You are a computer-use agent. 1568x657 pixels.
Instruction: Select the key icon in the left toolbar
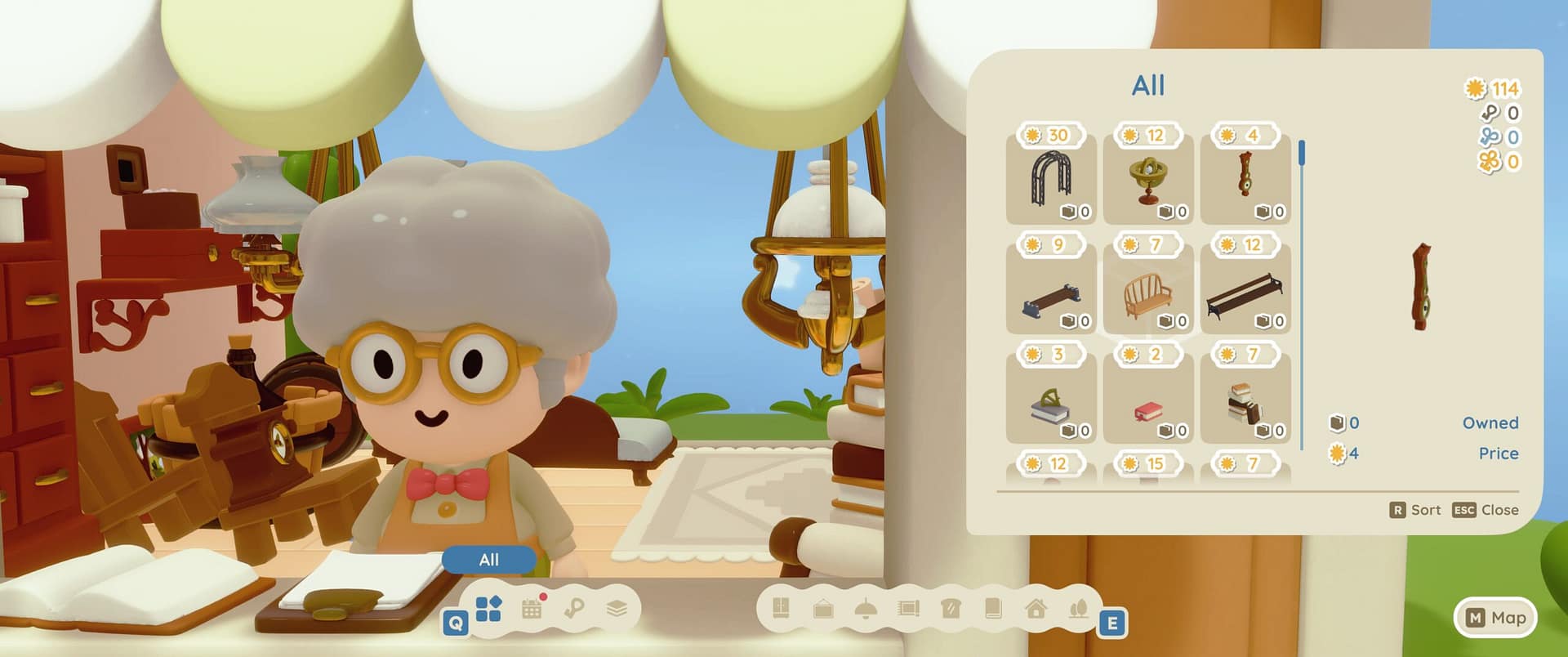pos(572,608)
